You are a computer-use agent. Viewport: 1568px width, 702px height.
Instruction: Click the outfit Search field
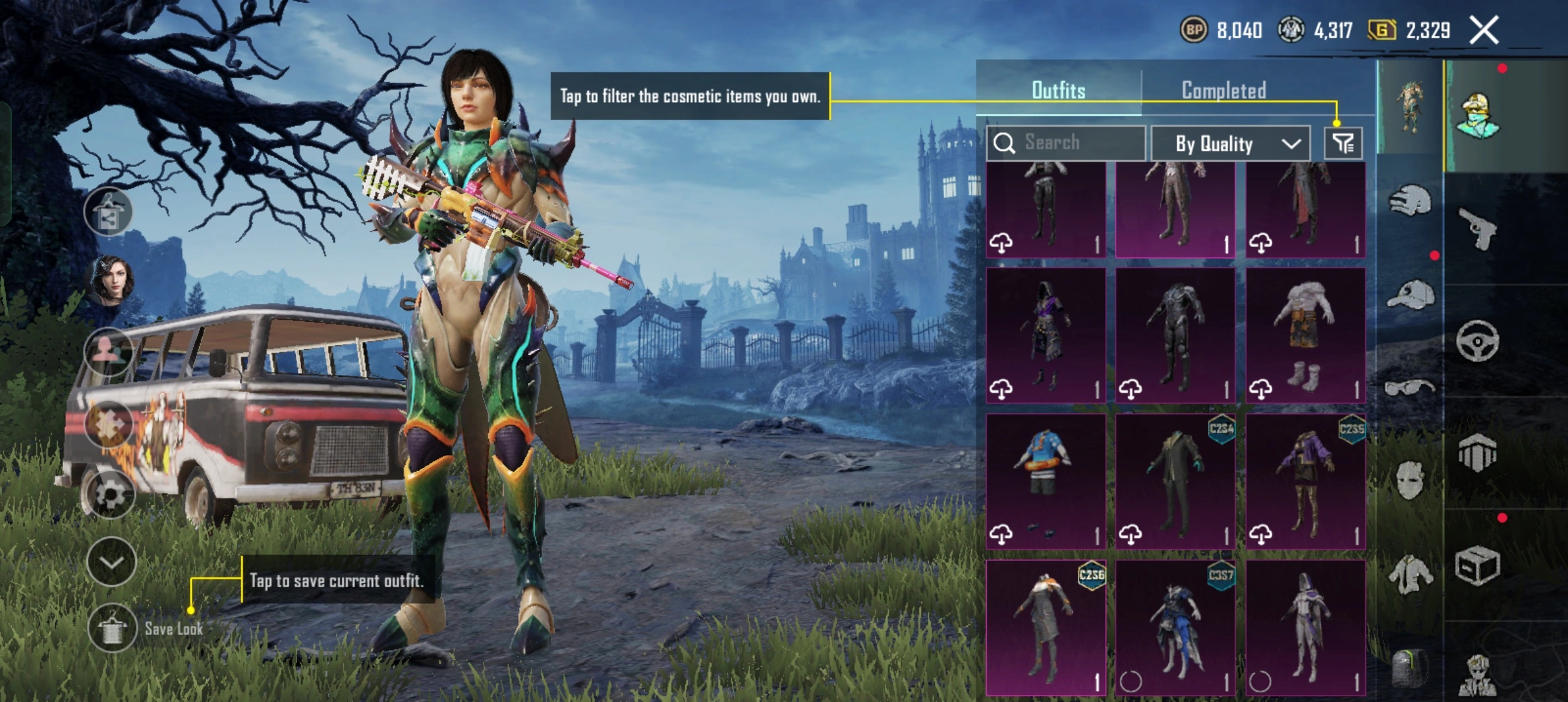click(1066, 143)
